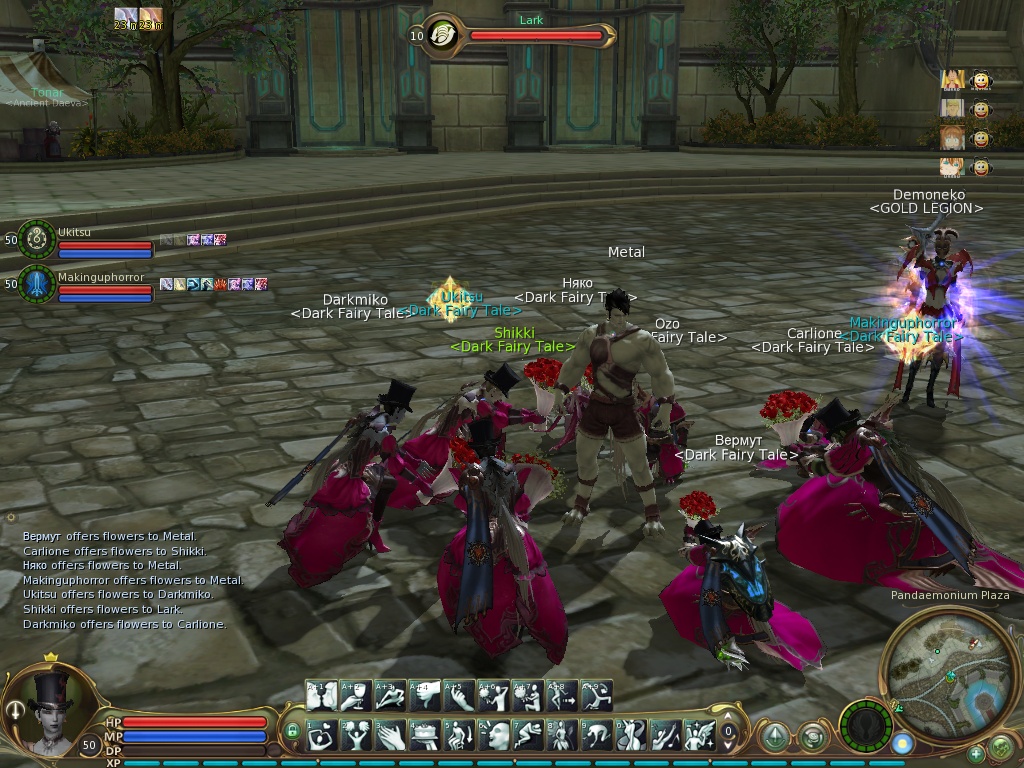Activate the pom-pom cheer emote

coord(356,736)
